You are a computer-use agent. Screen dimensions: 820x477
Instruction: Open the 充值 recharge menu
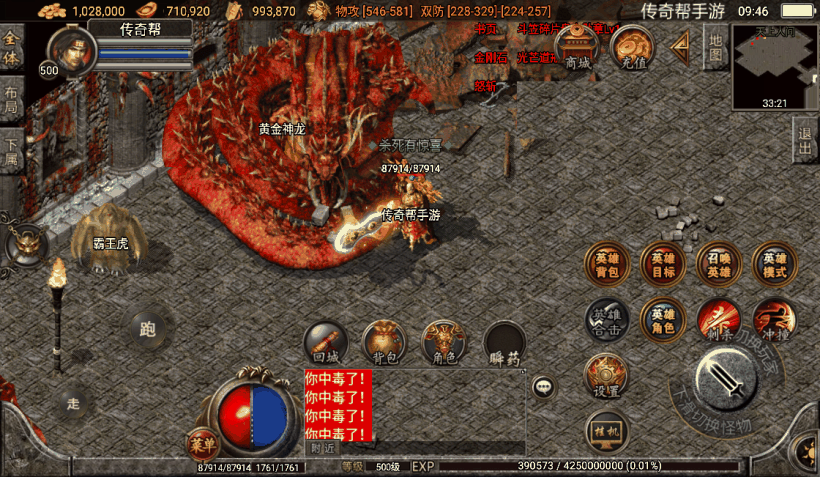point(632,47)
